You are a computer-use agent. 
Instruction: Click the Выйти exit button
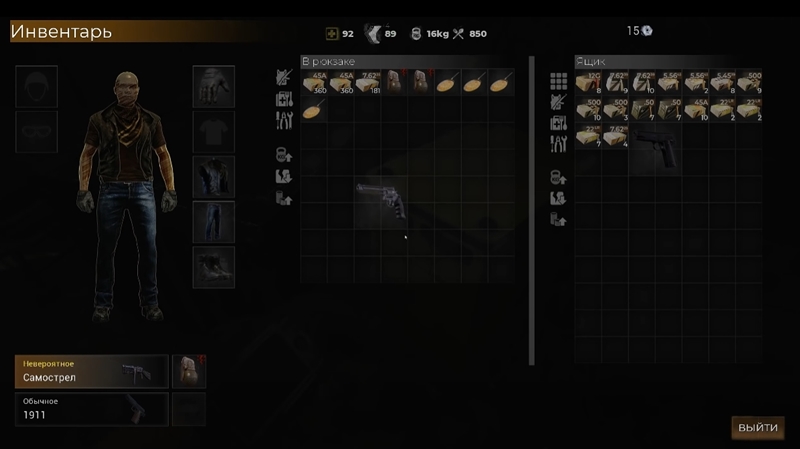pyautogui.click(x=757, y=427)
